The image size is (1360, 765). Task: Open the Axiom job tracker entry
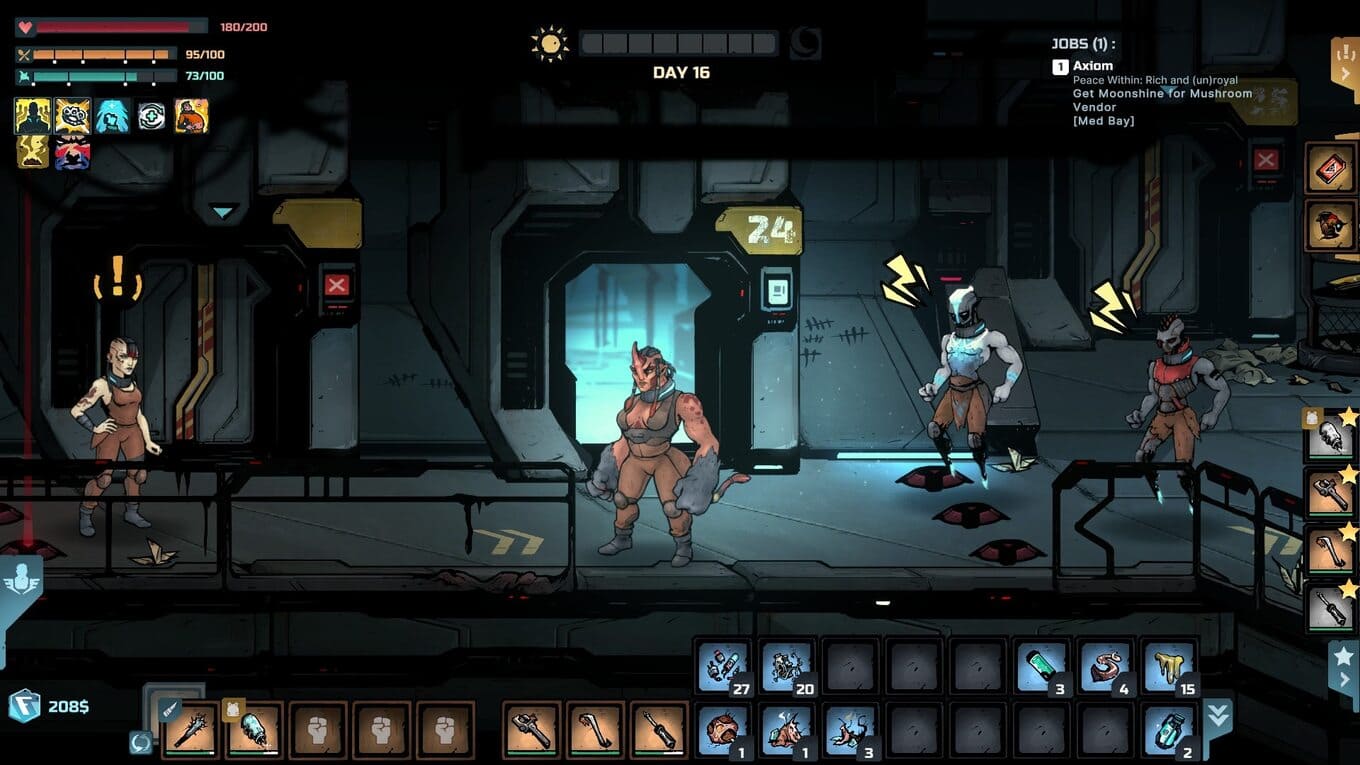tap(1092, 67)
